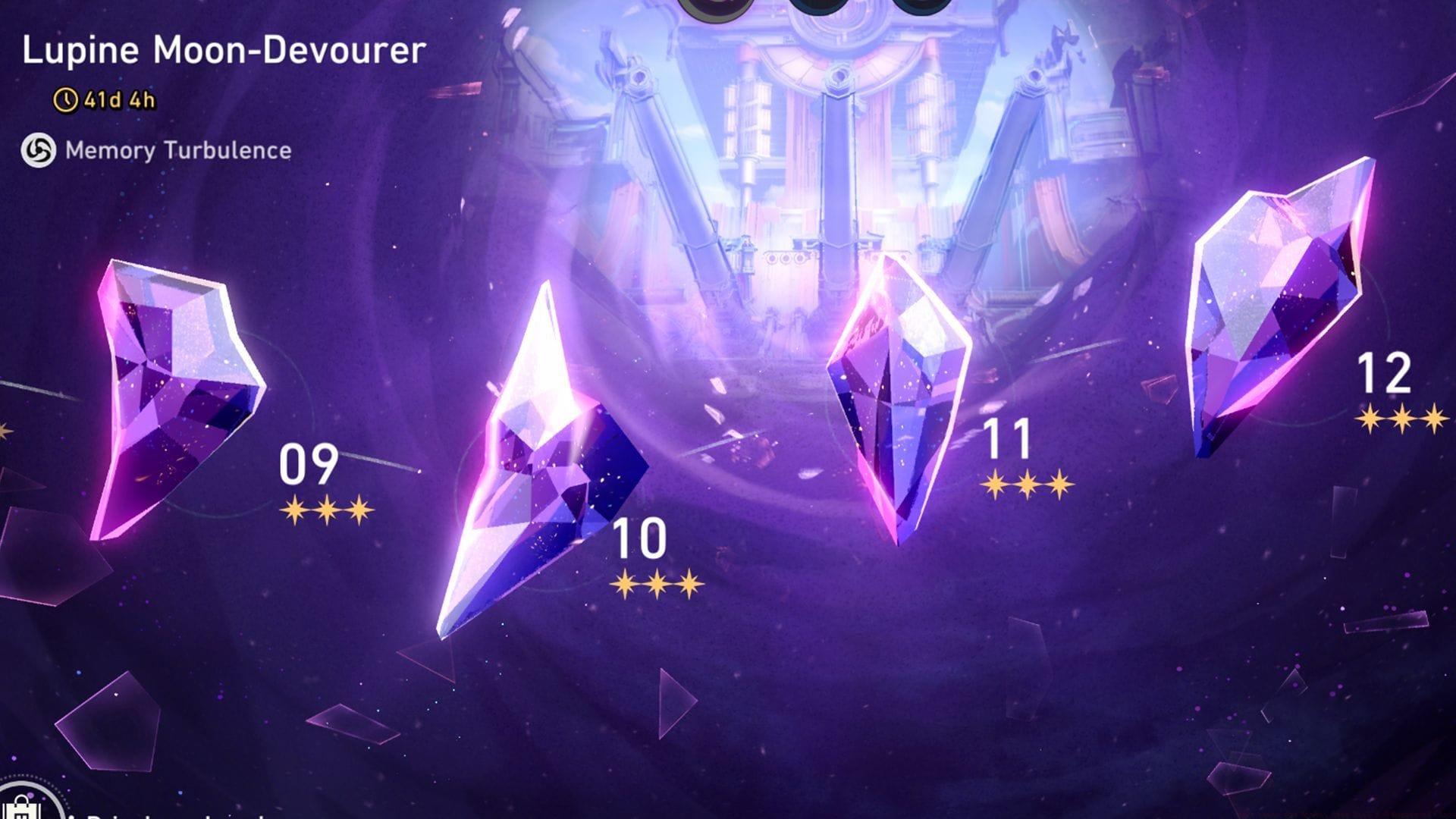Click the Memory Turbulence text label
1456x819 pixels.
tap(178, 150)
